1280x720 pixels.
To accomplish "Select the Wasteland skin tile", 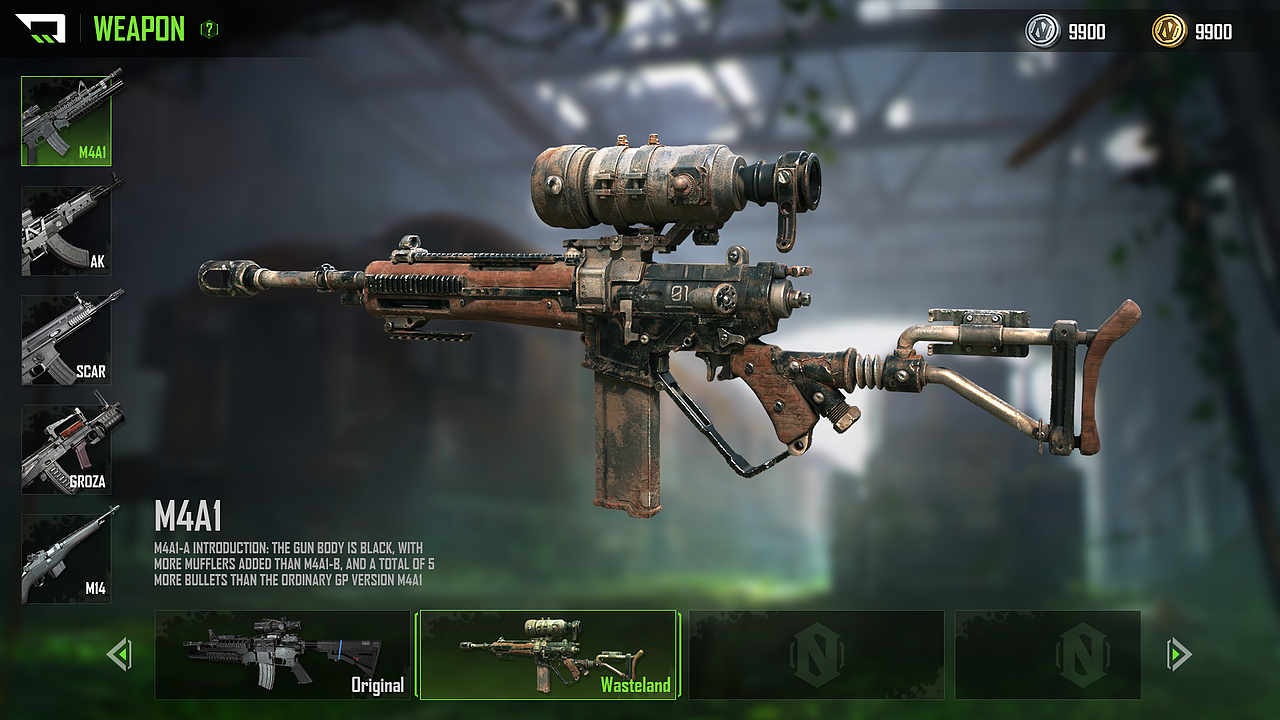I will click(x=548, y=655).
